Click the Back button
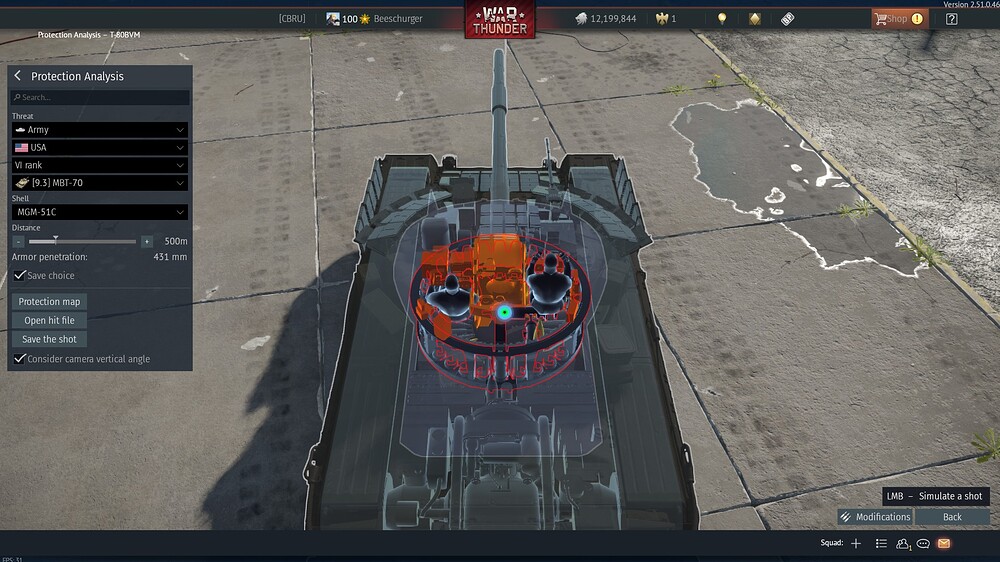This screenshot has width=1000, height=562. 952,517
